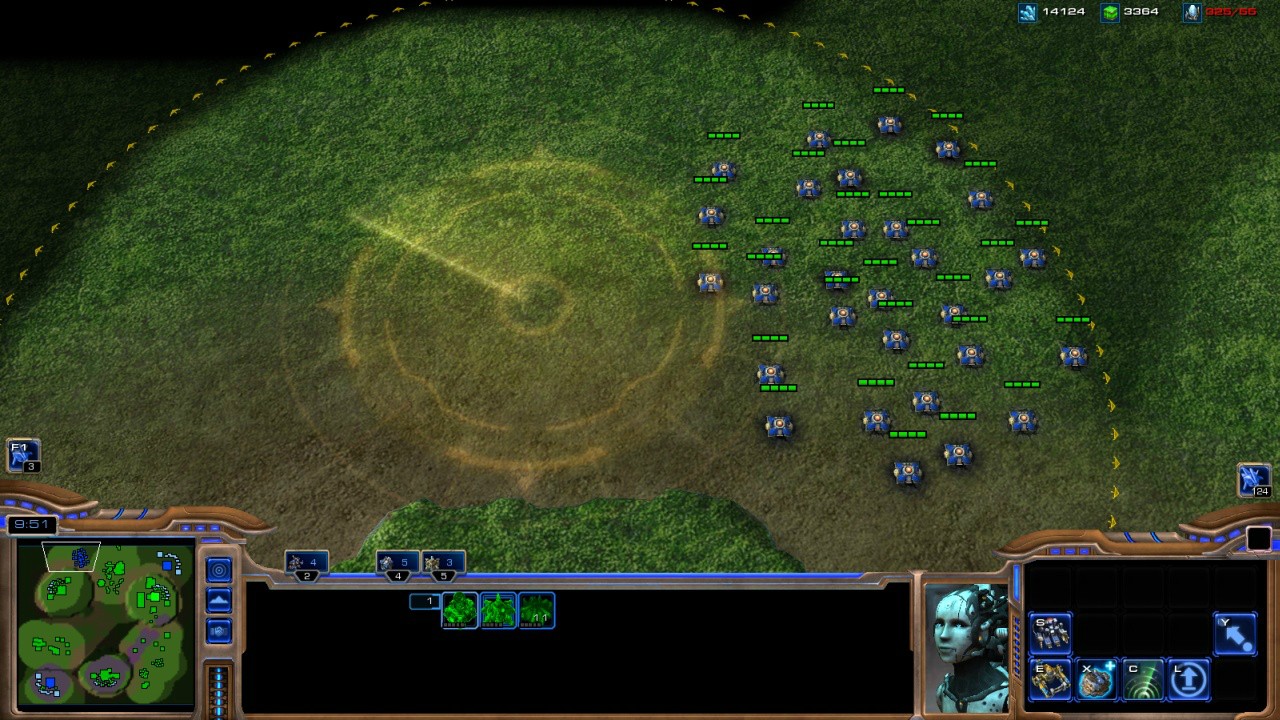Set a rally point with the arrow icon

click(x=1234, y=634)
